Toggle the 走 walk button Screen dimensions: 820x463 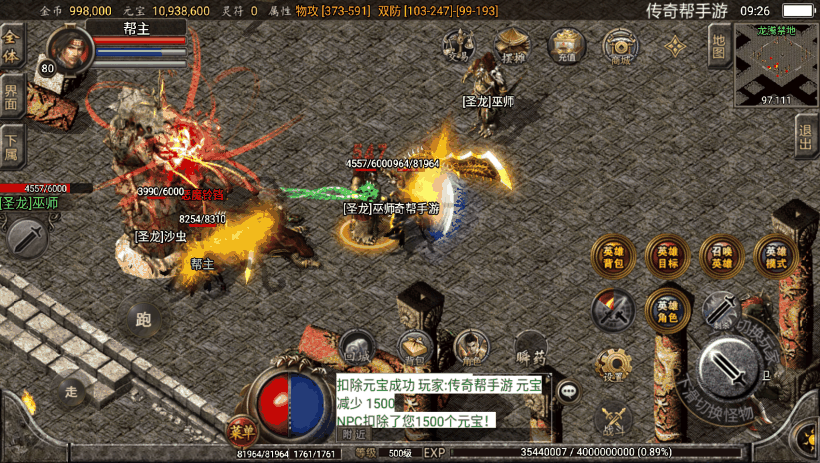click(70, 388)
